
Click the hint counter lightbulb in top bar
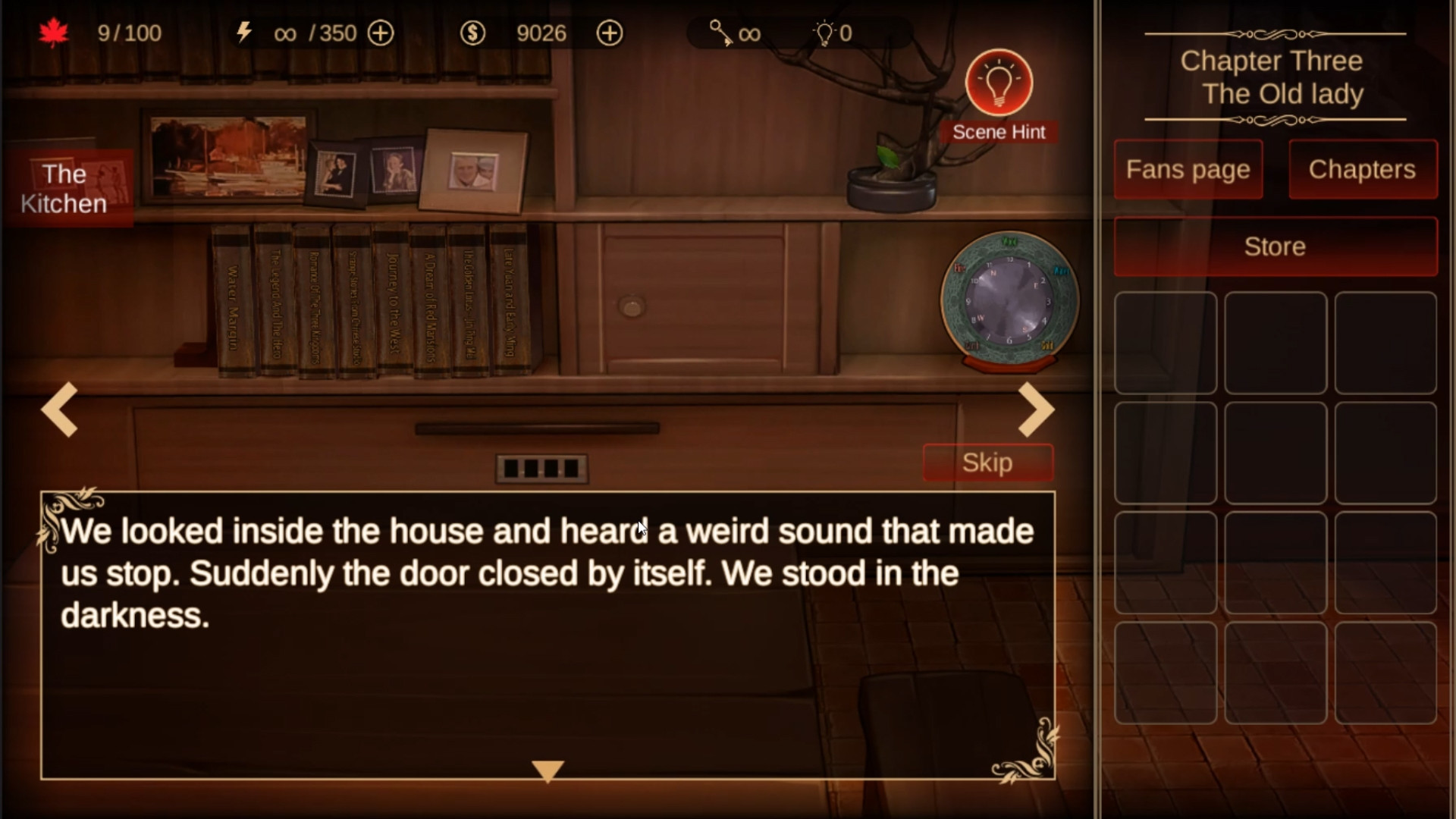(x=824, y=33)
